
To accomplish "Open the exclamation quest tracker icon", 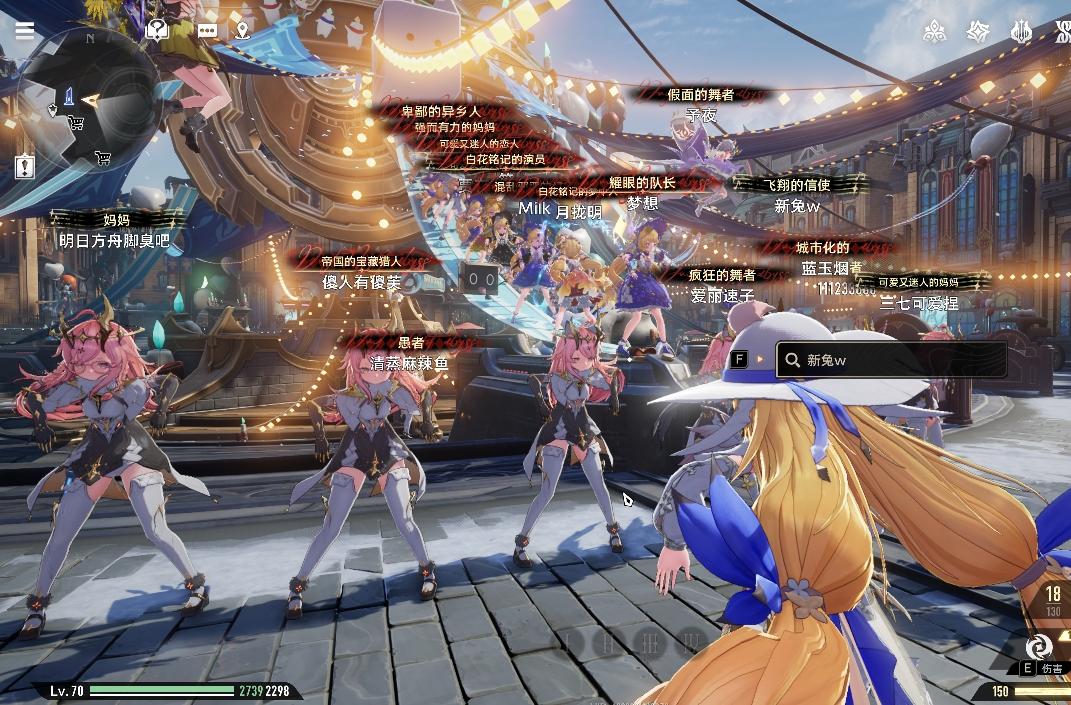I will [25, 166].
